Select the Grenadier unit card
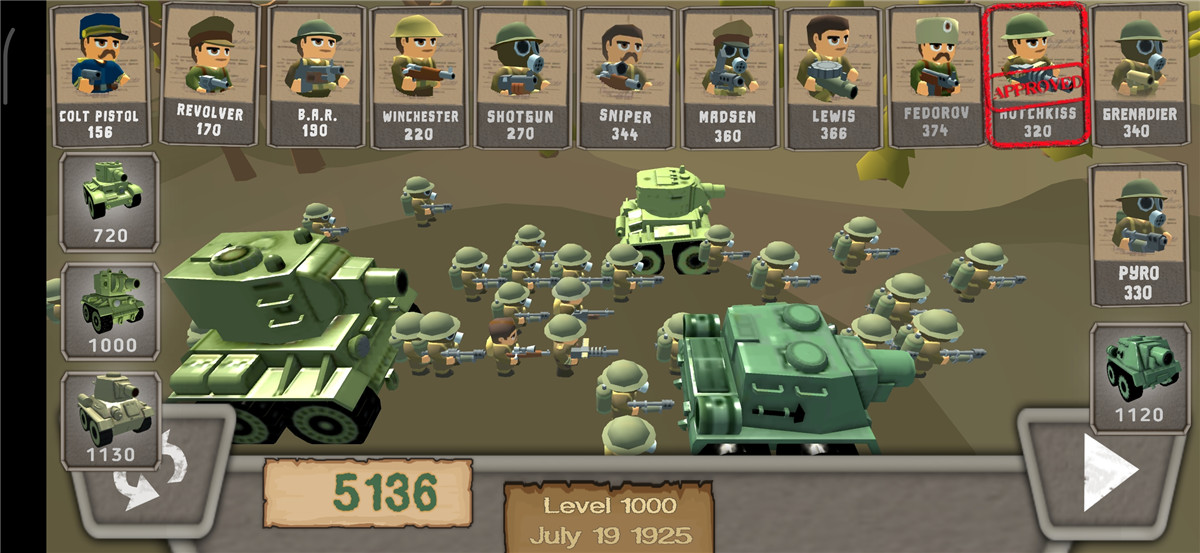 click(1139, 75)
